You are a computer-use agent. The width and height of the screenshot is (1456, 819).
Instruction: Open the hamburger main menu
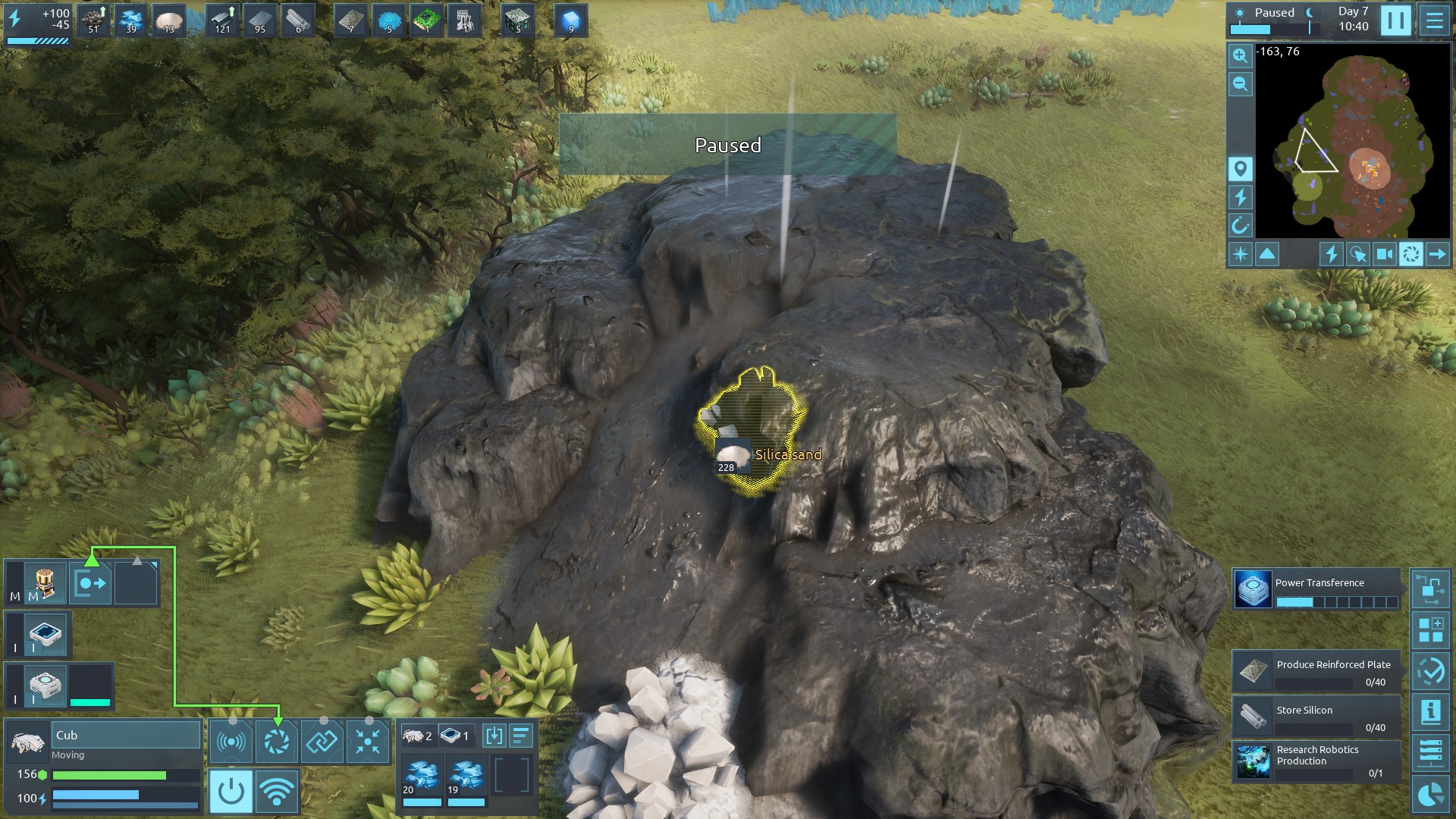click(x=1434, y=20)
